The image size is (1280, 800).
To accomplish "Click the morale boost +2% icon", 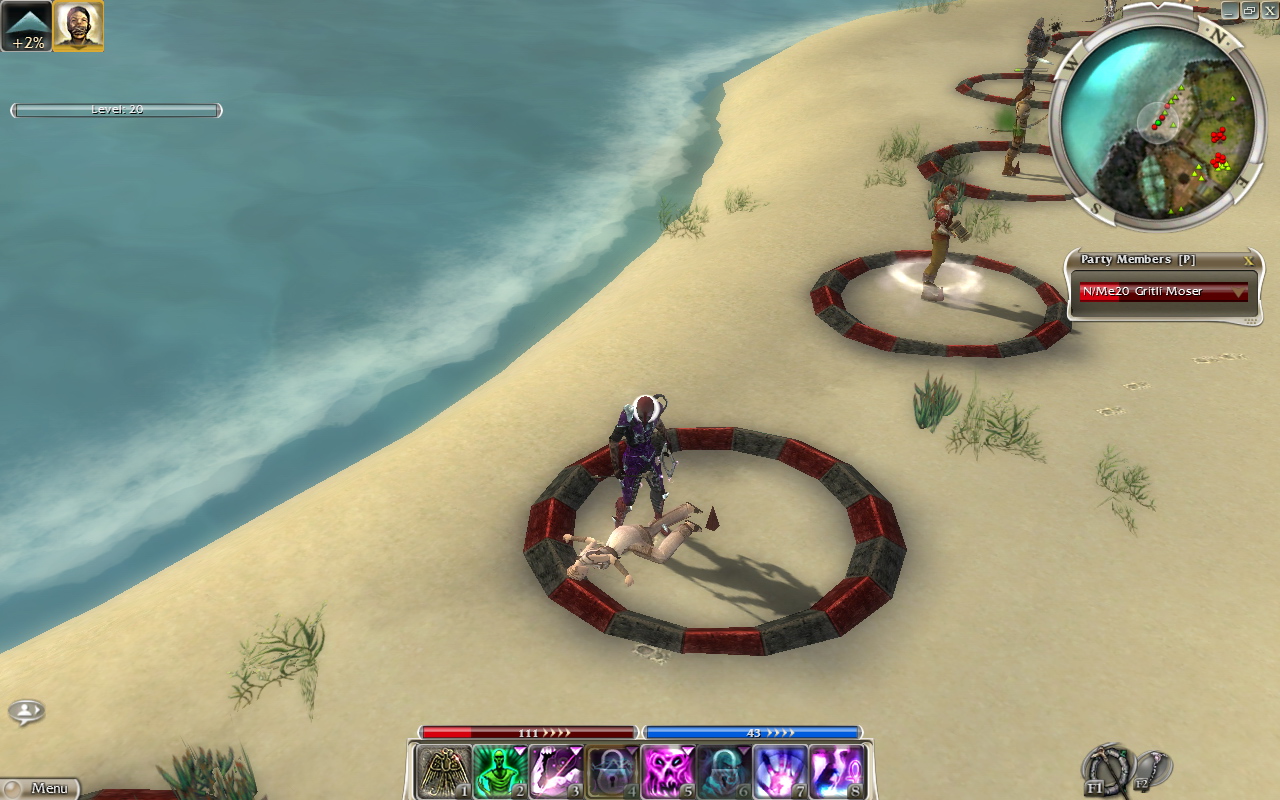I will (26, 26).
